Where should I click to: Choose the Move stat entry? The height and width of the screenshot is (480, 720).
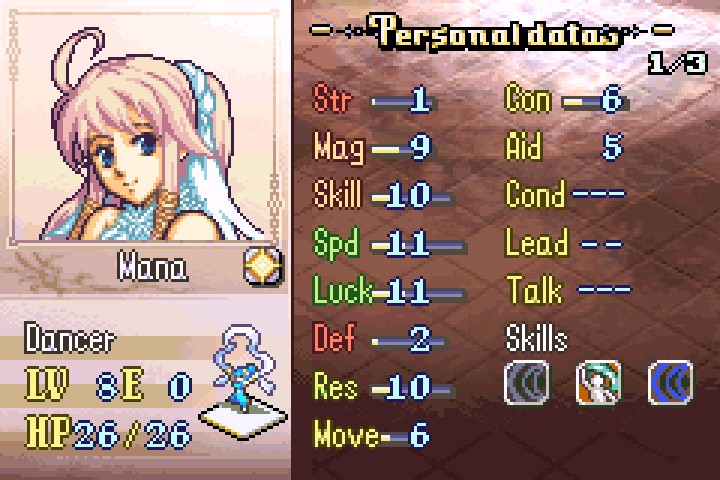click(372, 435)
